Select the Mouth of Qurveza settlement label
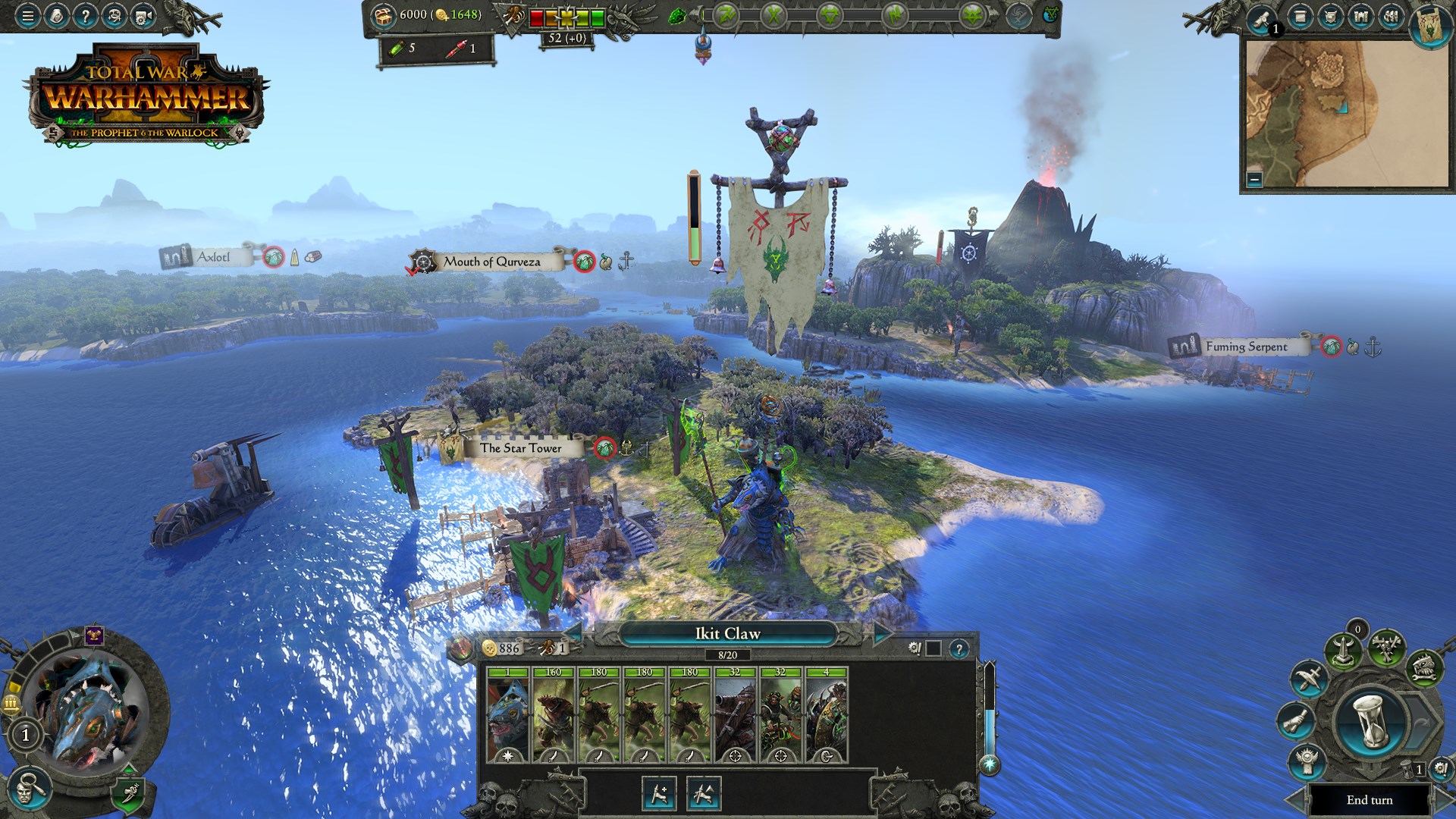Image resolution: width=1456 pixels, height=819 pixels. [x=491, y=262]
